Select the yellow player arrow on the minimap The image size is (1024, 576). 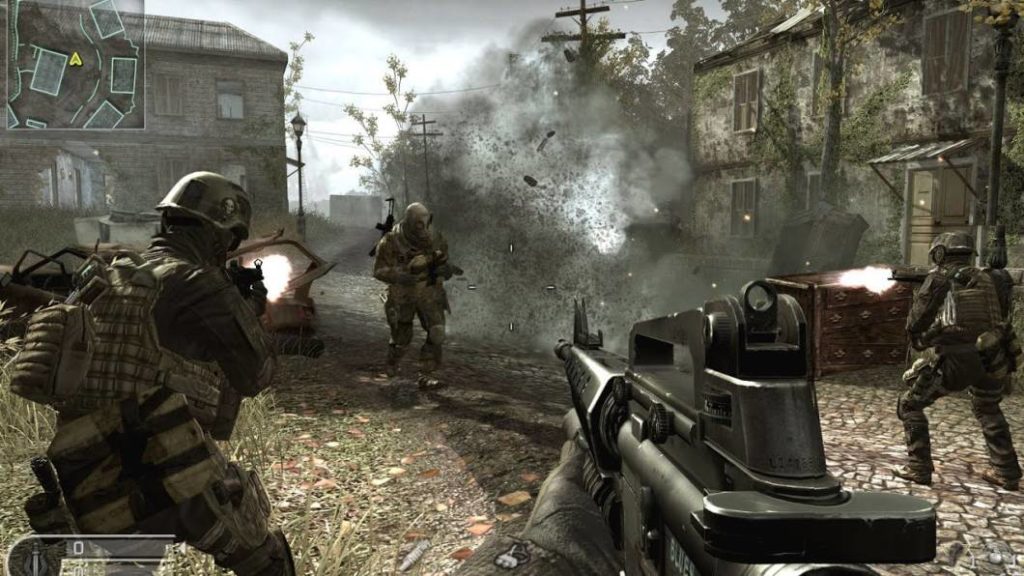pyautogui.click(x=75, y=58)
